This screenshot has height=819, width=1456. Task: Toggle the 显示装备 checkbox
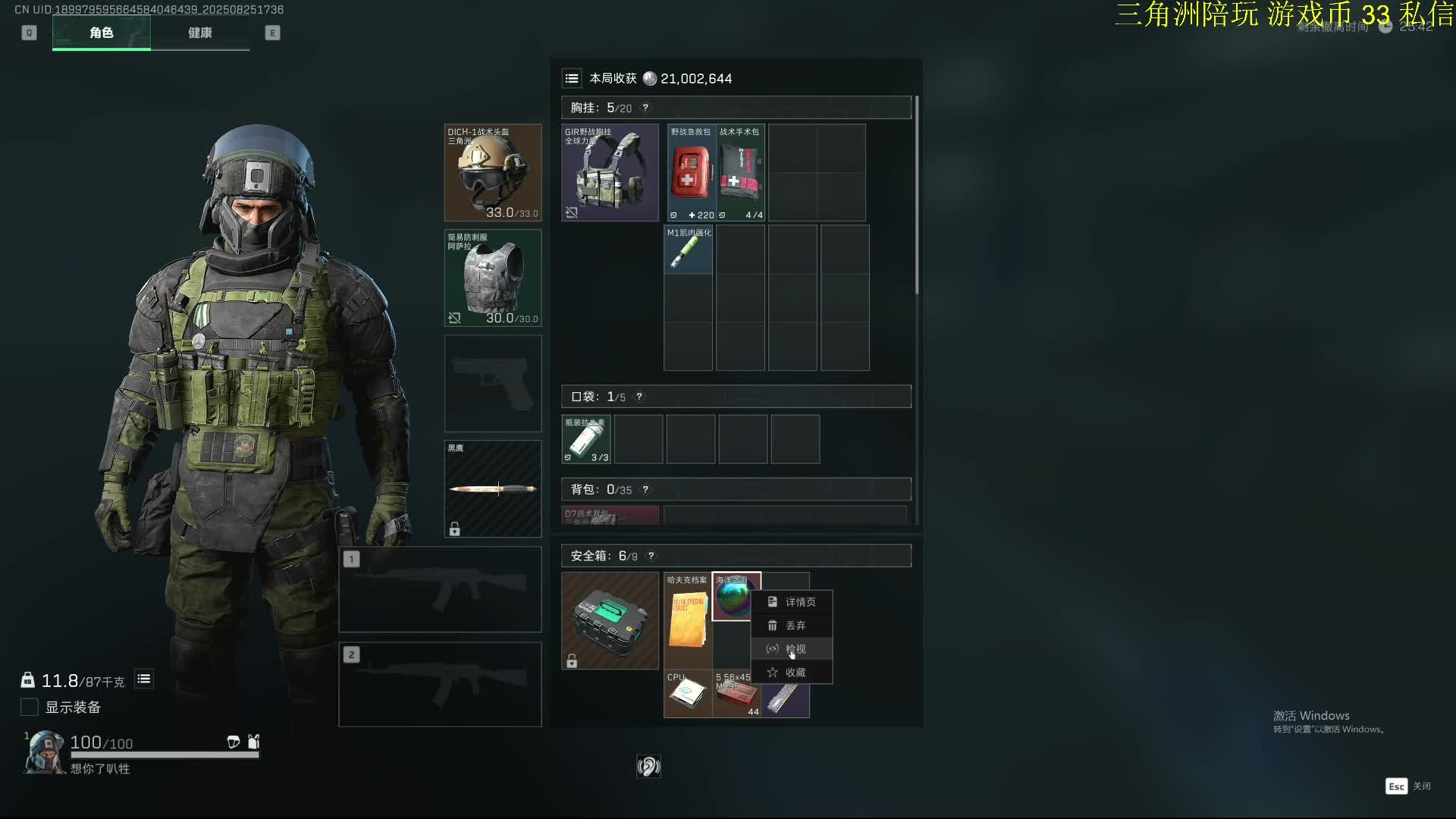(x=30, y=708)
